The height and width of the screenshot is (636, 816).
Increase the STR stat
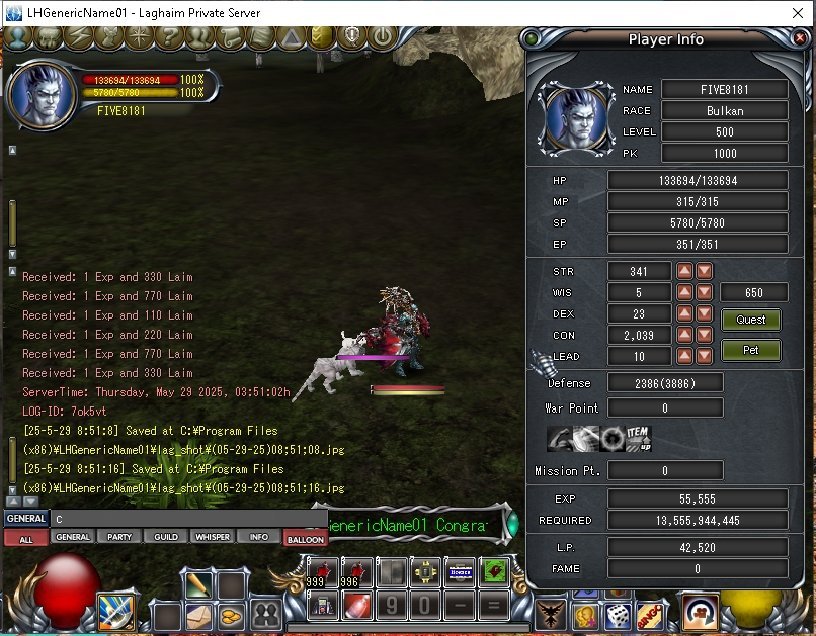(x=685, y=271)
